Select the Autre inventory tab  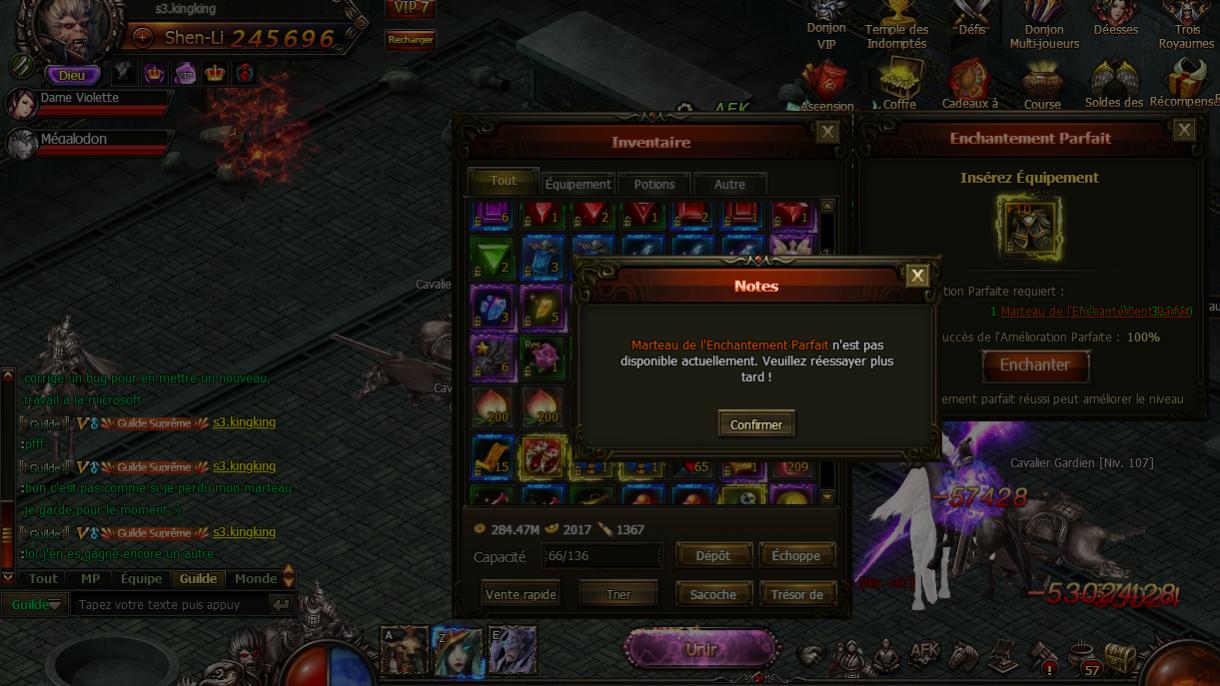pyautogui.click(x=729, y=184)
